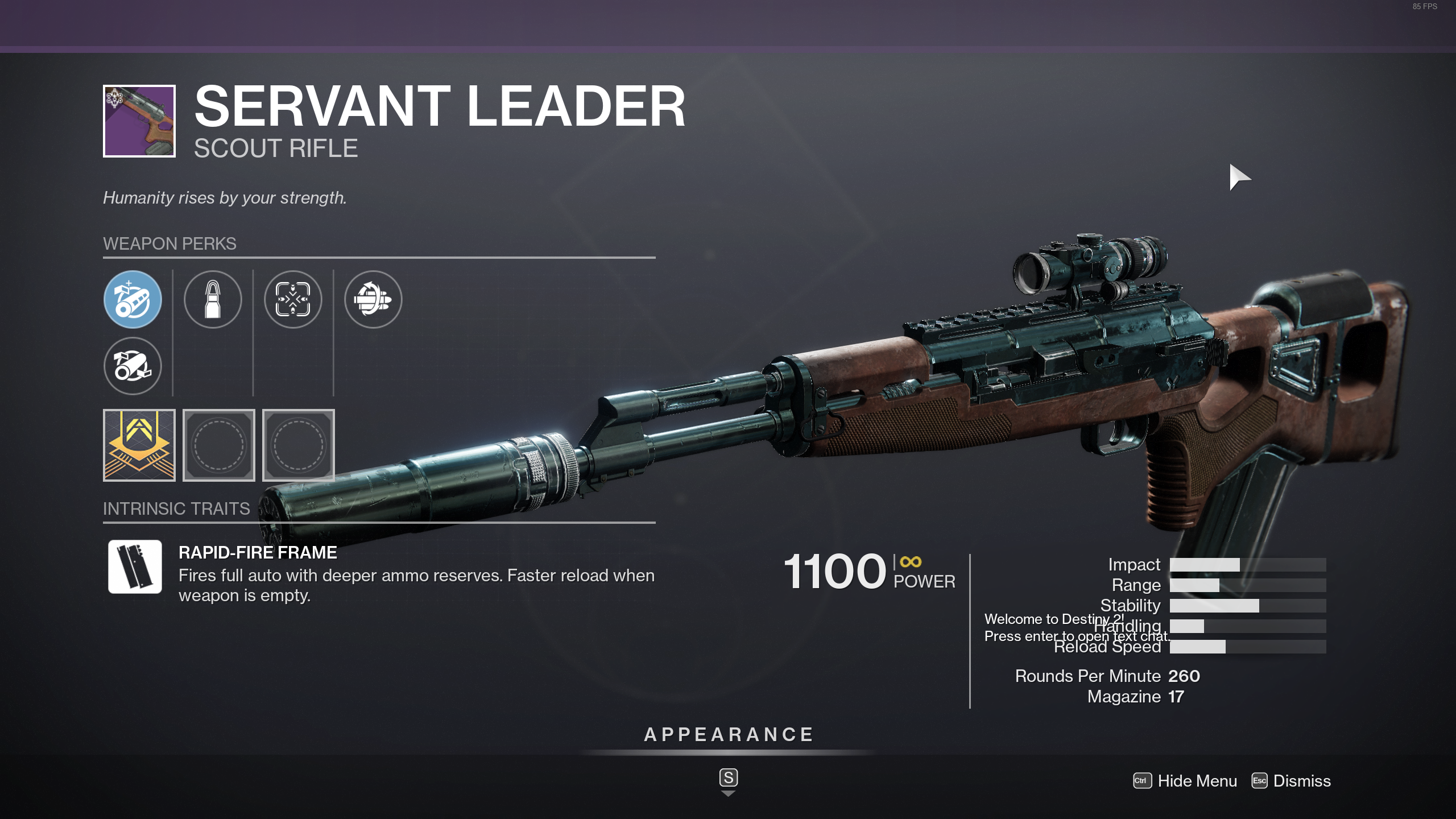This screenshot has height=819, width=1456.
Task: Select the highlighted blue barrel perk
Action: point(133,299)
